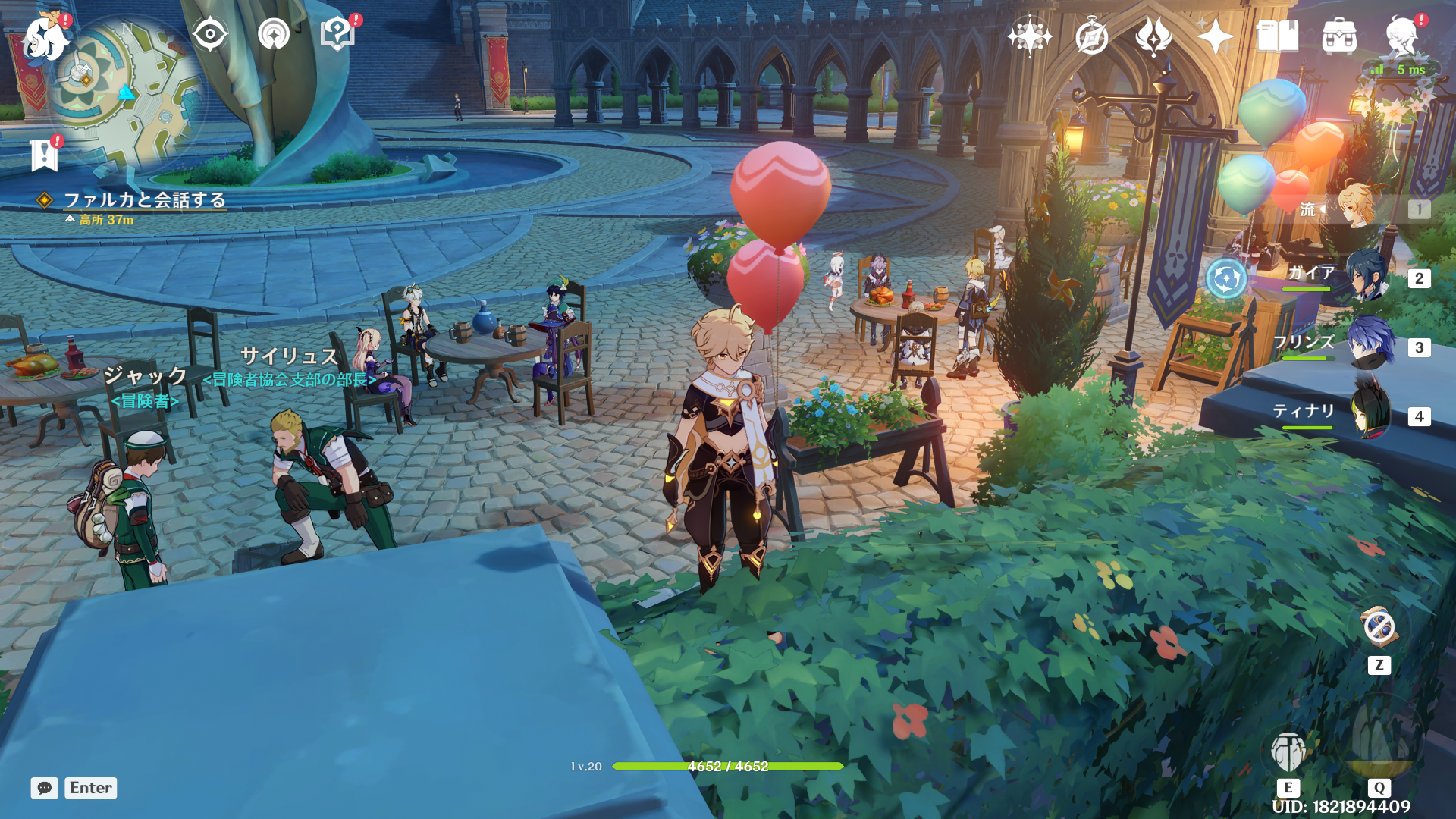Open the character profile silhouette icon
Image resolution: width=1456 pixels, height=819 pixels.
tap(1401, 36)
